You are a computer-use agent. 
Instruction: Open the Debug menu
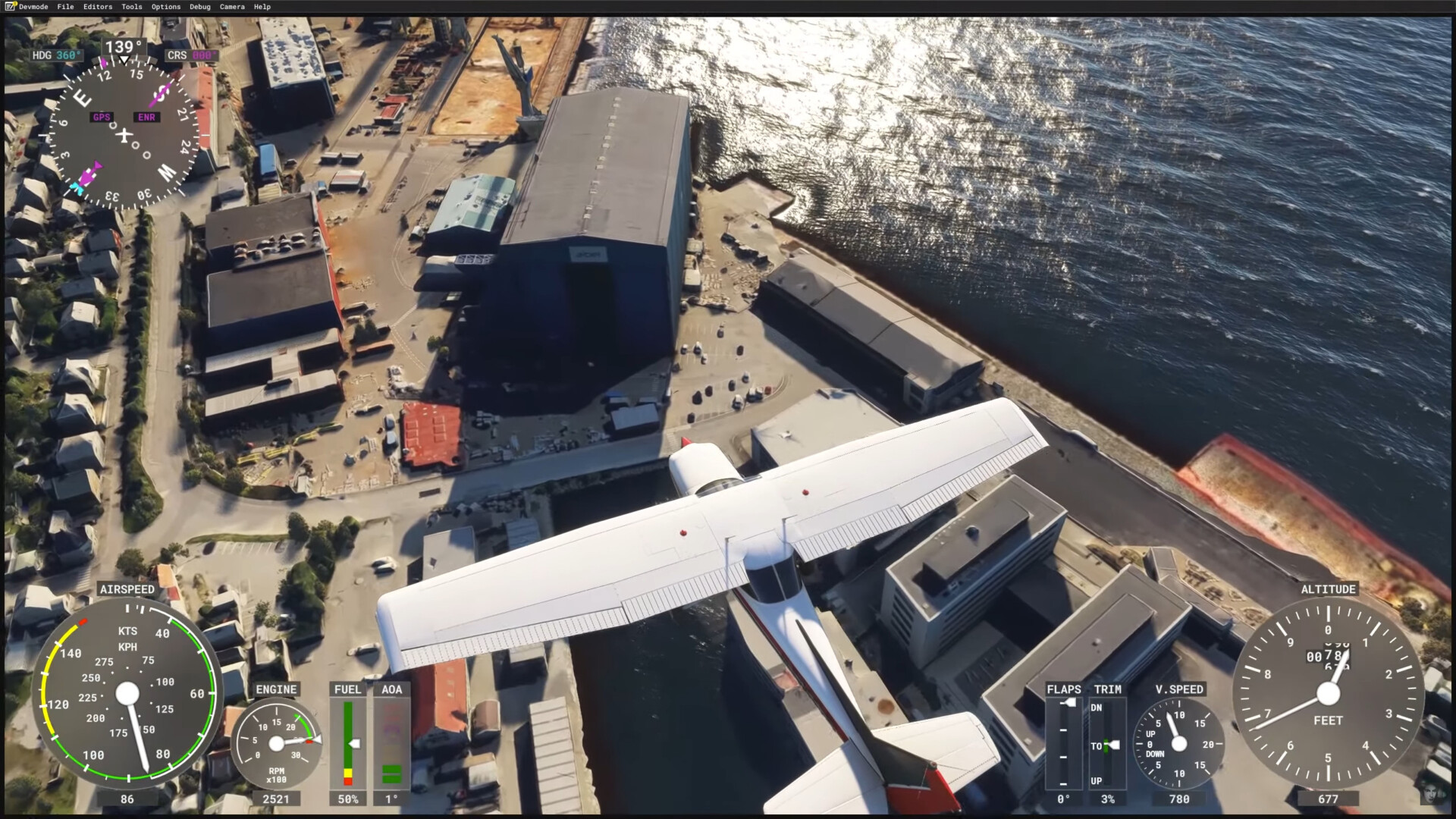pos(199,7)
